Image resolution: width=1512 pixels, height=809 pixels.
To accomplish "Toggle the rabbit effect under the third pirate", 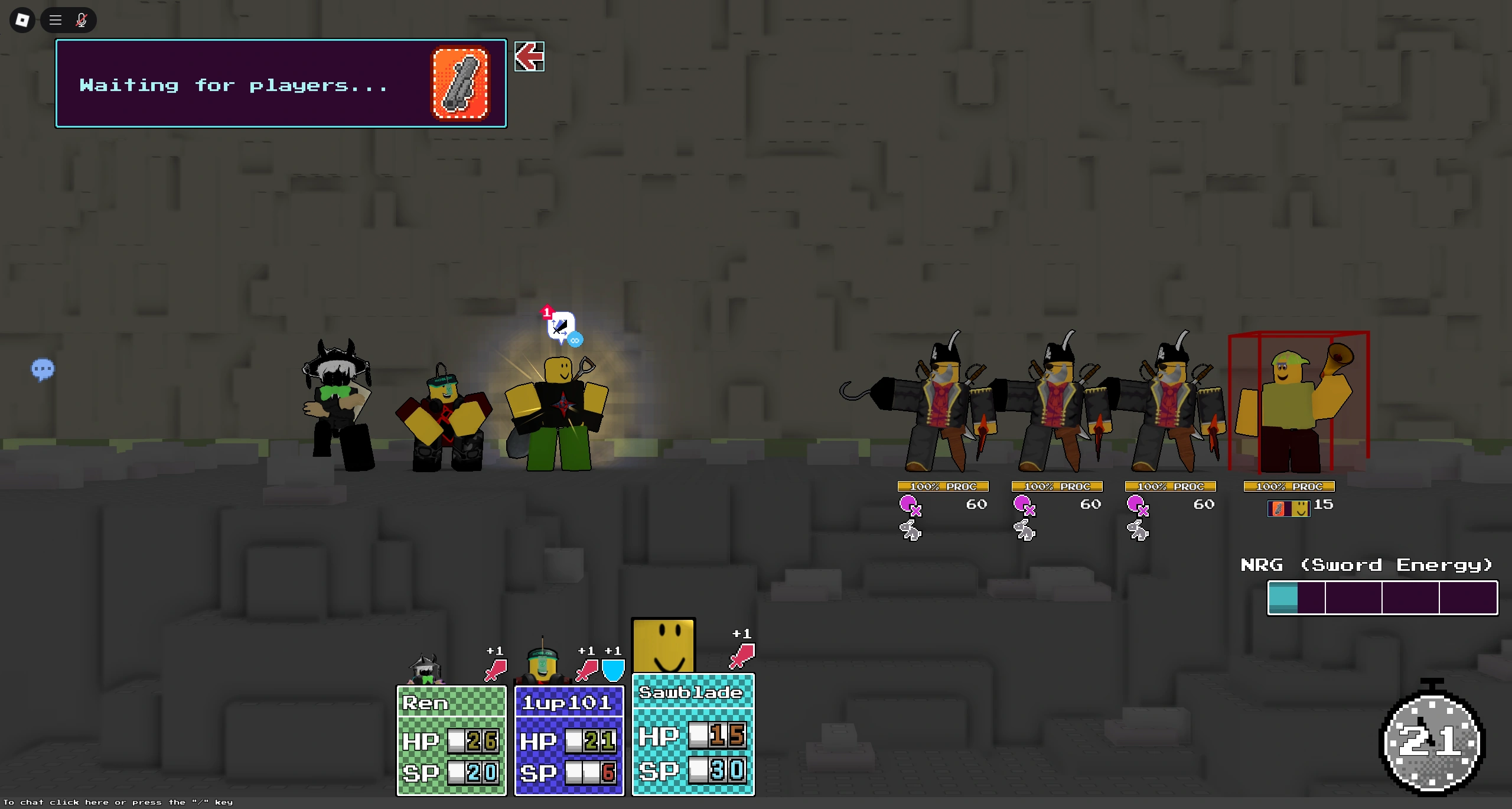I will [x=1137, y=530].
